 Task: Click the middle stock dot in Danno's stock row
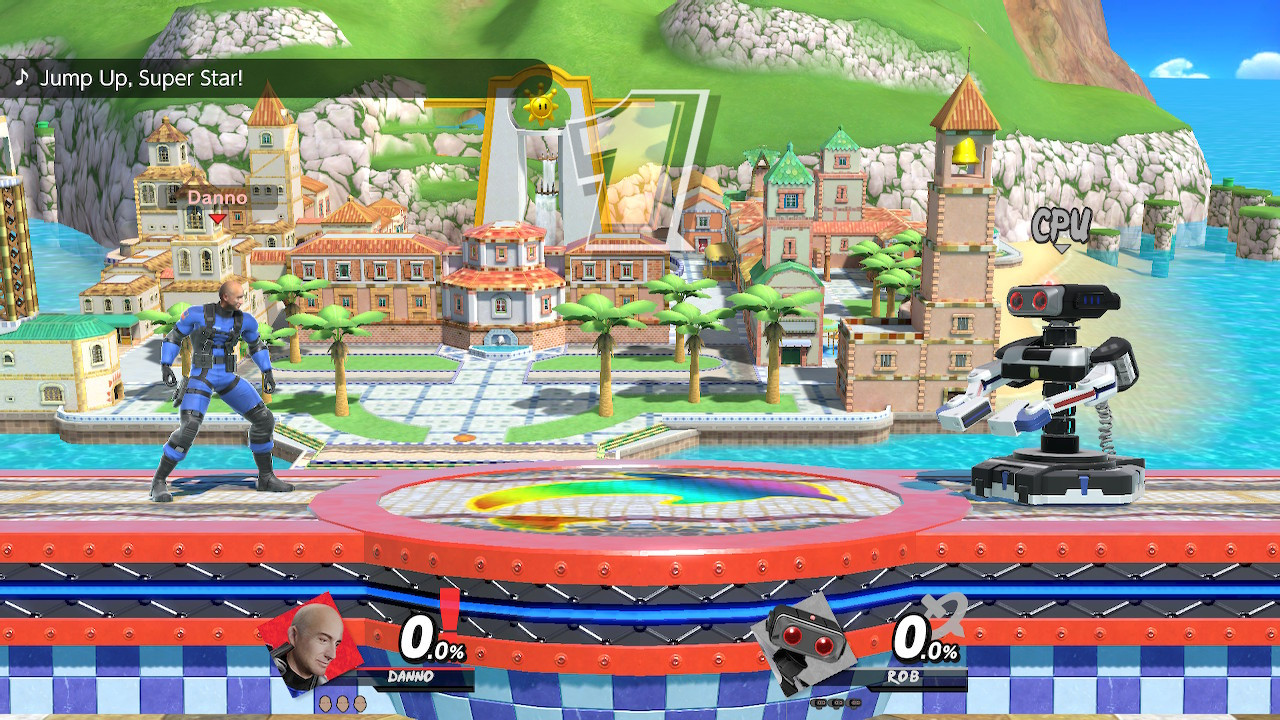click(x=342, y=701)
